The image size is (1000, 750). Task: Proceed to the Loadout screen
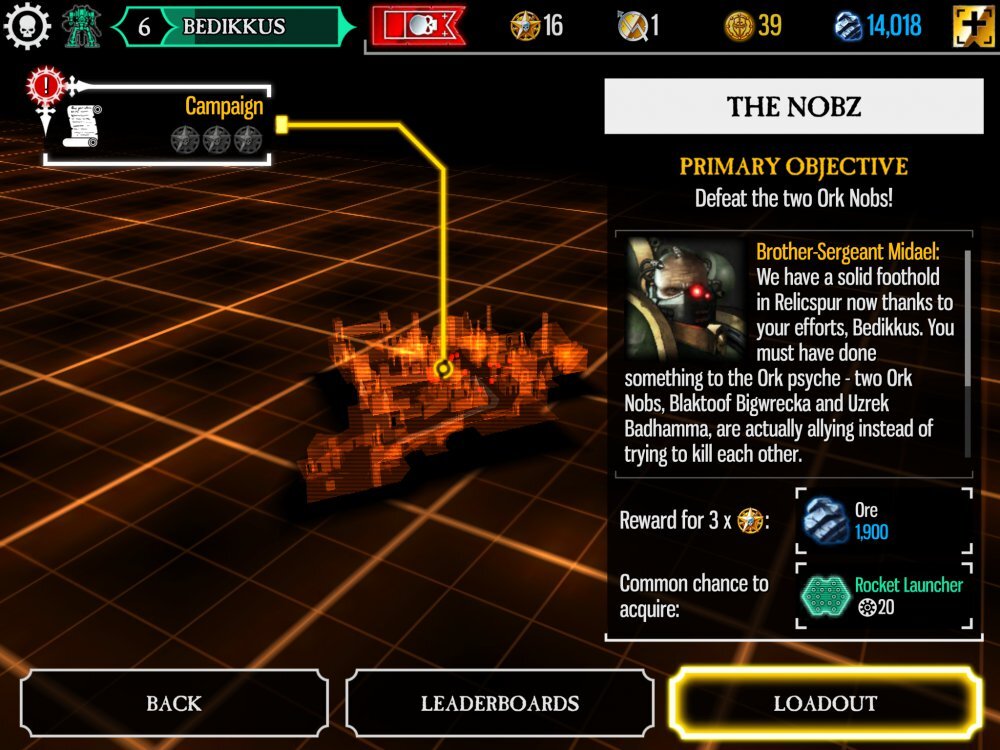(824, 703)
